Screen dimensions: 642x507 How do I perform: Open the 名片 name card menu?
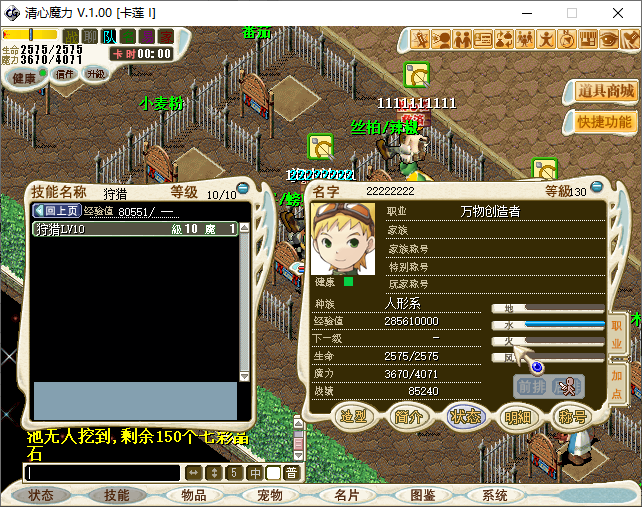(347, 495)
